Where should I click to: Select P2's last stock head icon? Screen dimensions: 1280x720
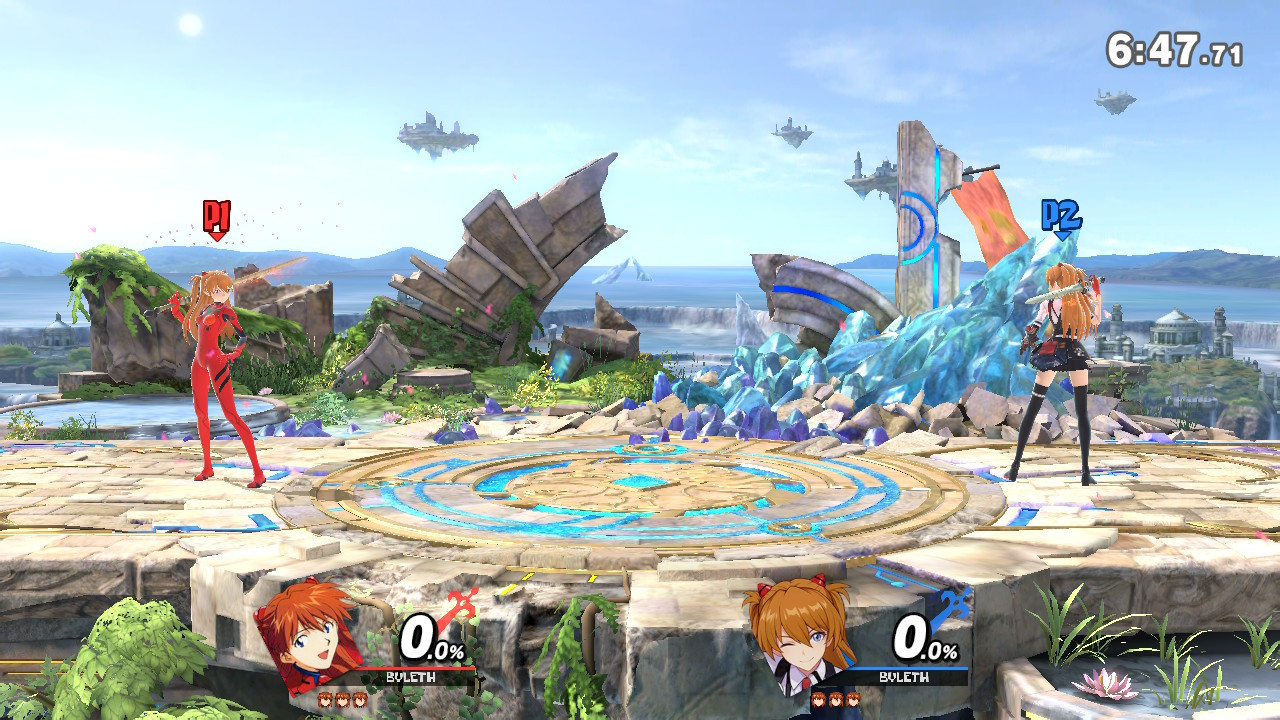[853, 699]
